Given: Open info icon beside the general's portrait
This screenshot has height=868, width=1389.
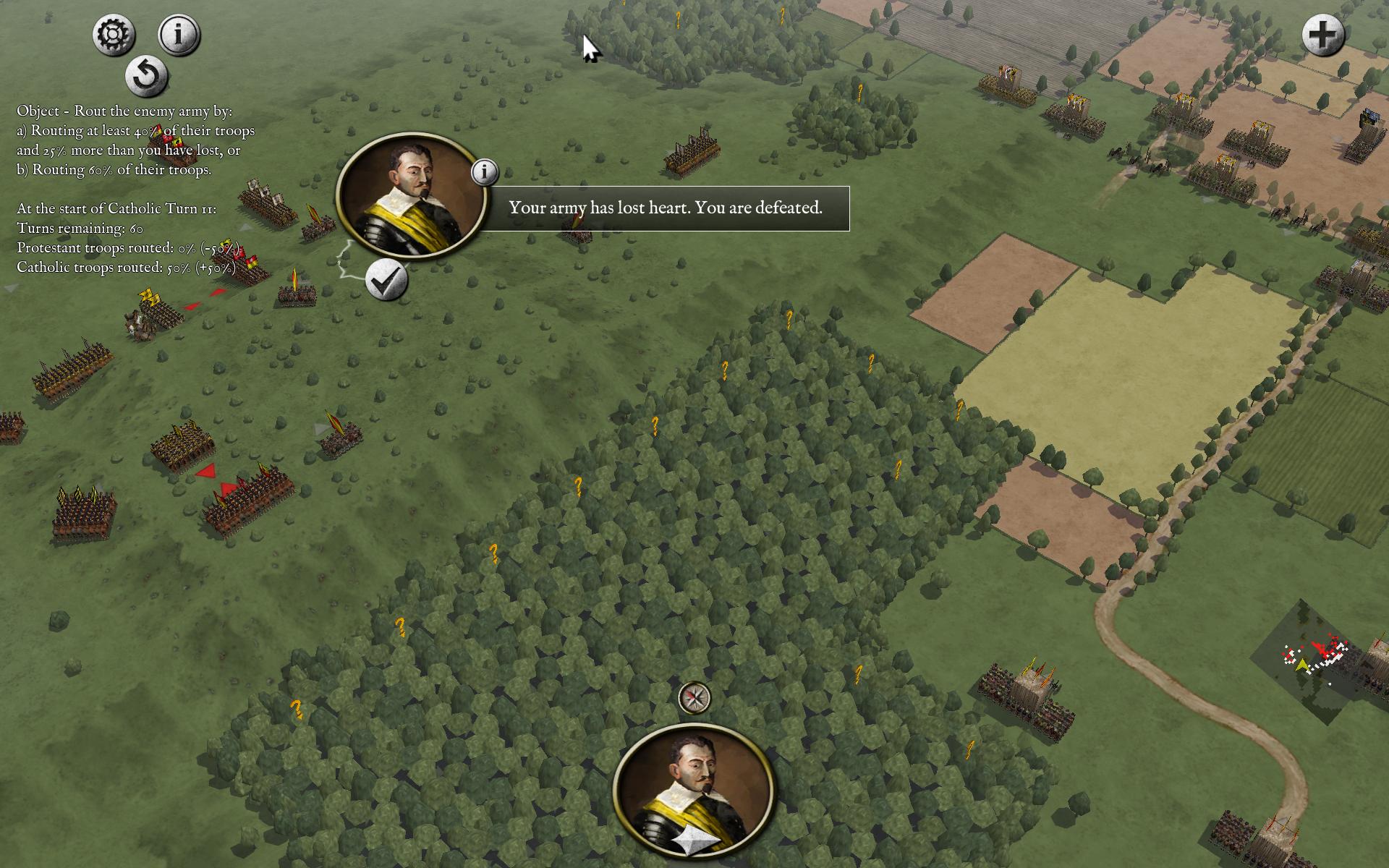Looking at the screenshot, I should (485, 172).
